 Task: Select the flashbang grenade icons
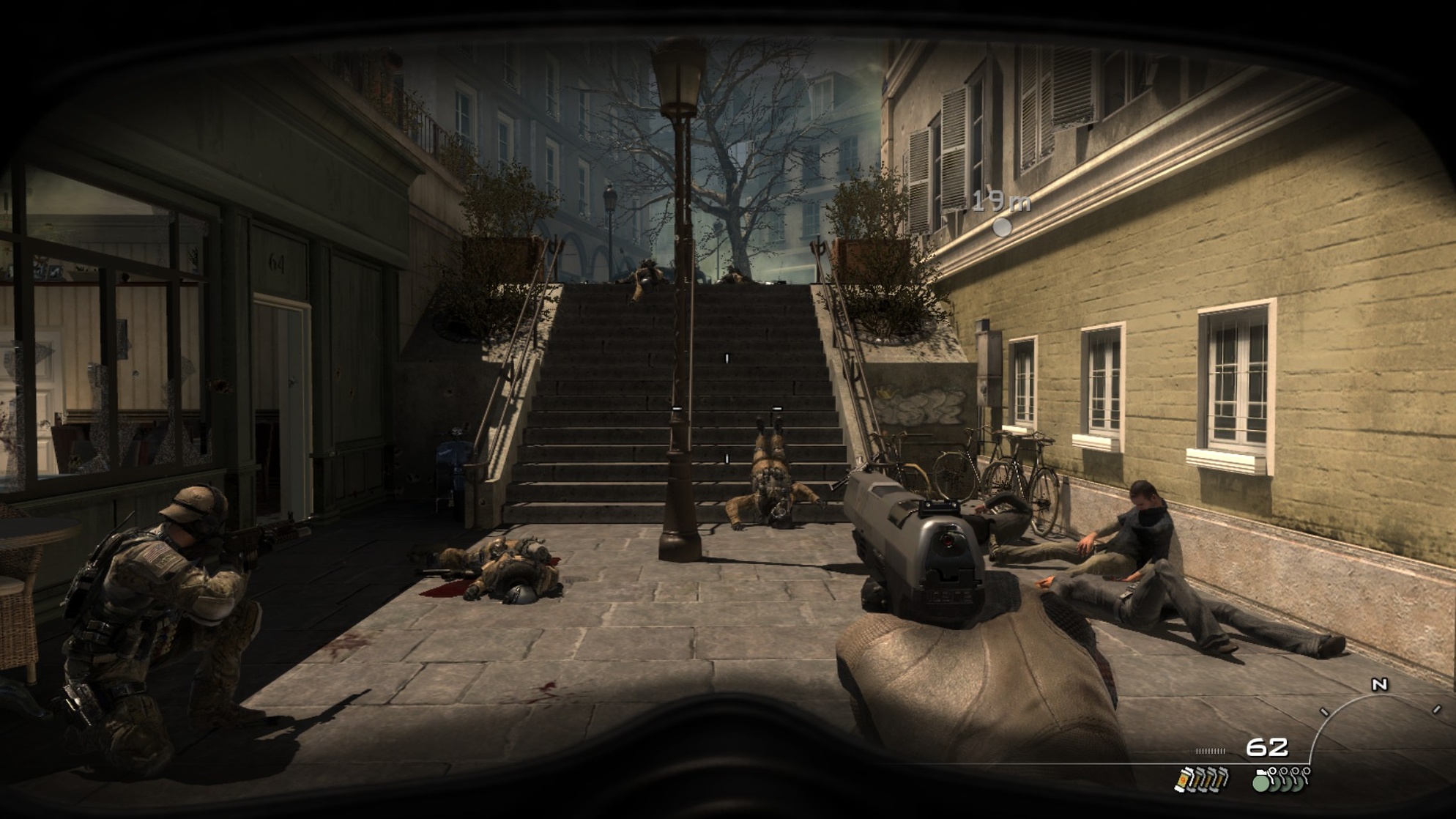click(1200, 779)
